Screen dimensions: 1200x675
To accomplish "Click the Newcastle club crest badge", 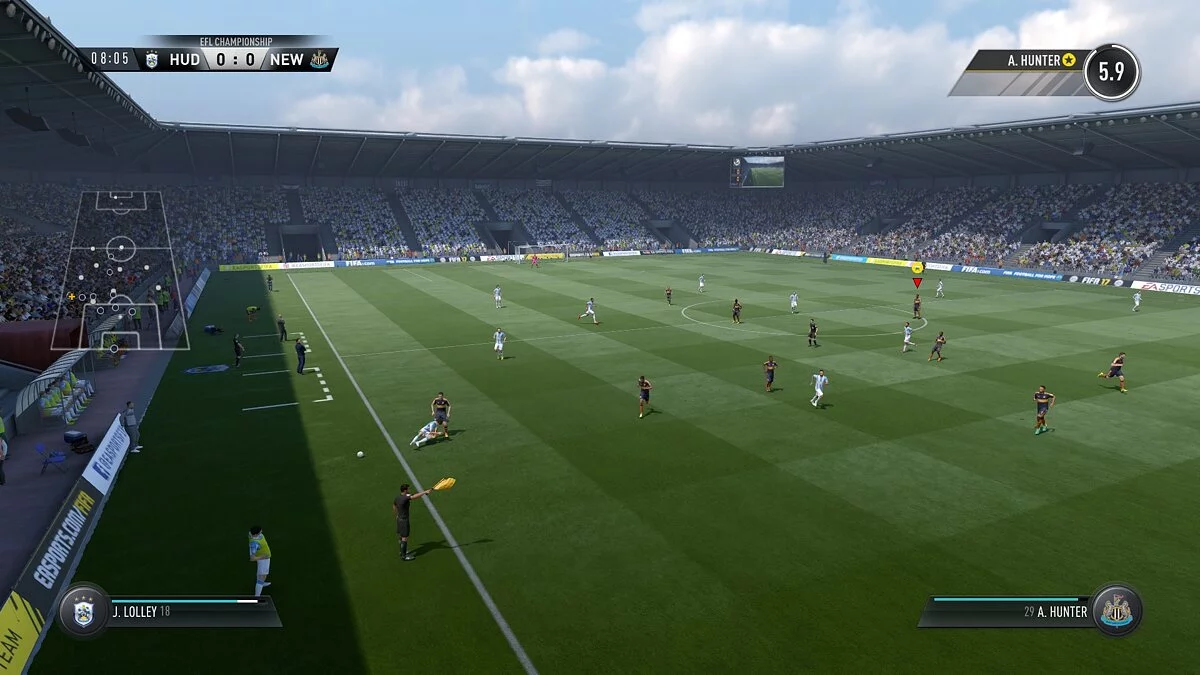I will coord(1115,610).
